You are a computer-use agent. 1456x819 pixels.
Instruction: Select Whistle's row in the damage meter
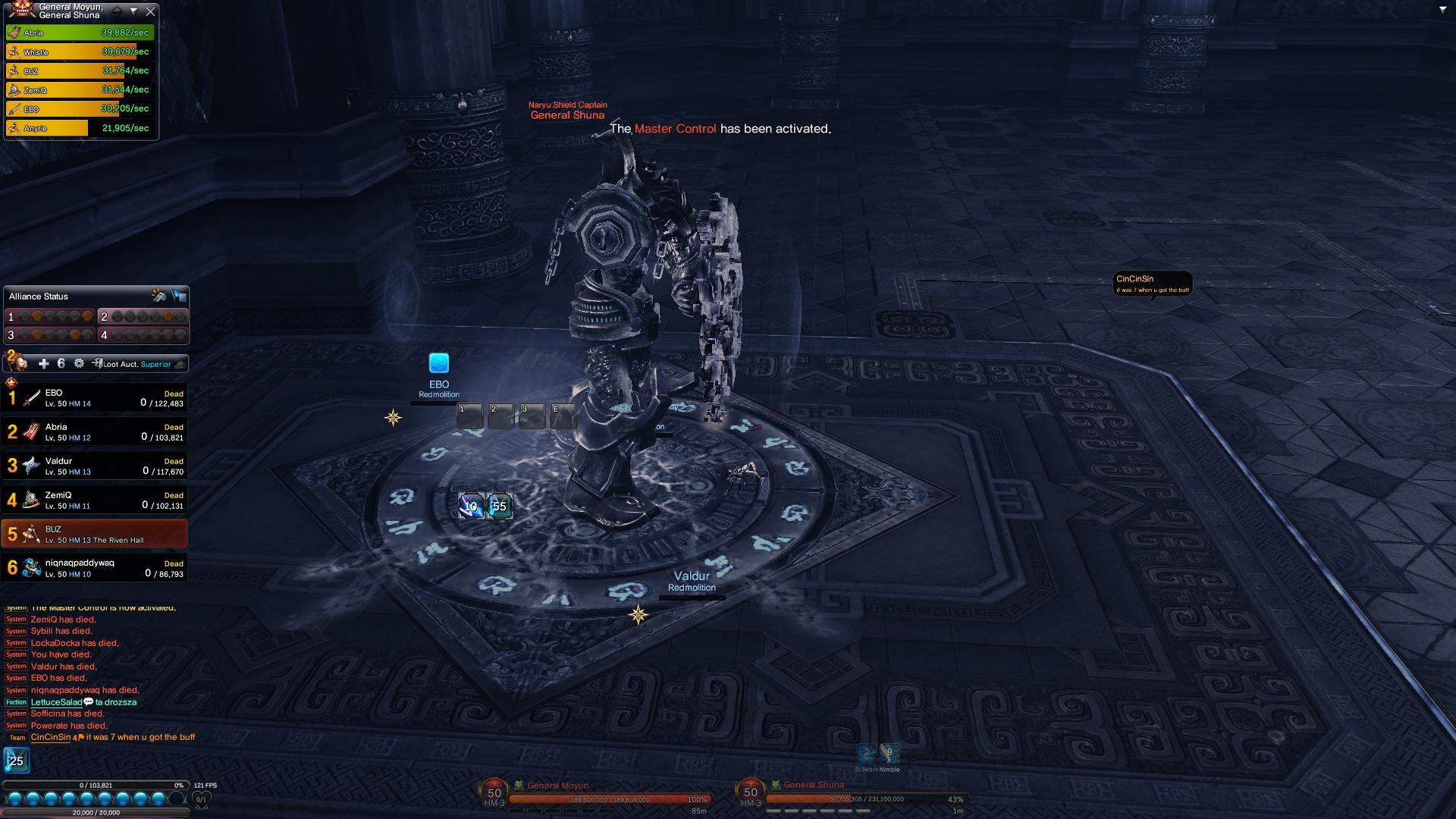pyautogui.click(x=80, y=52)
